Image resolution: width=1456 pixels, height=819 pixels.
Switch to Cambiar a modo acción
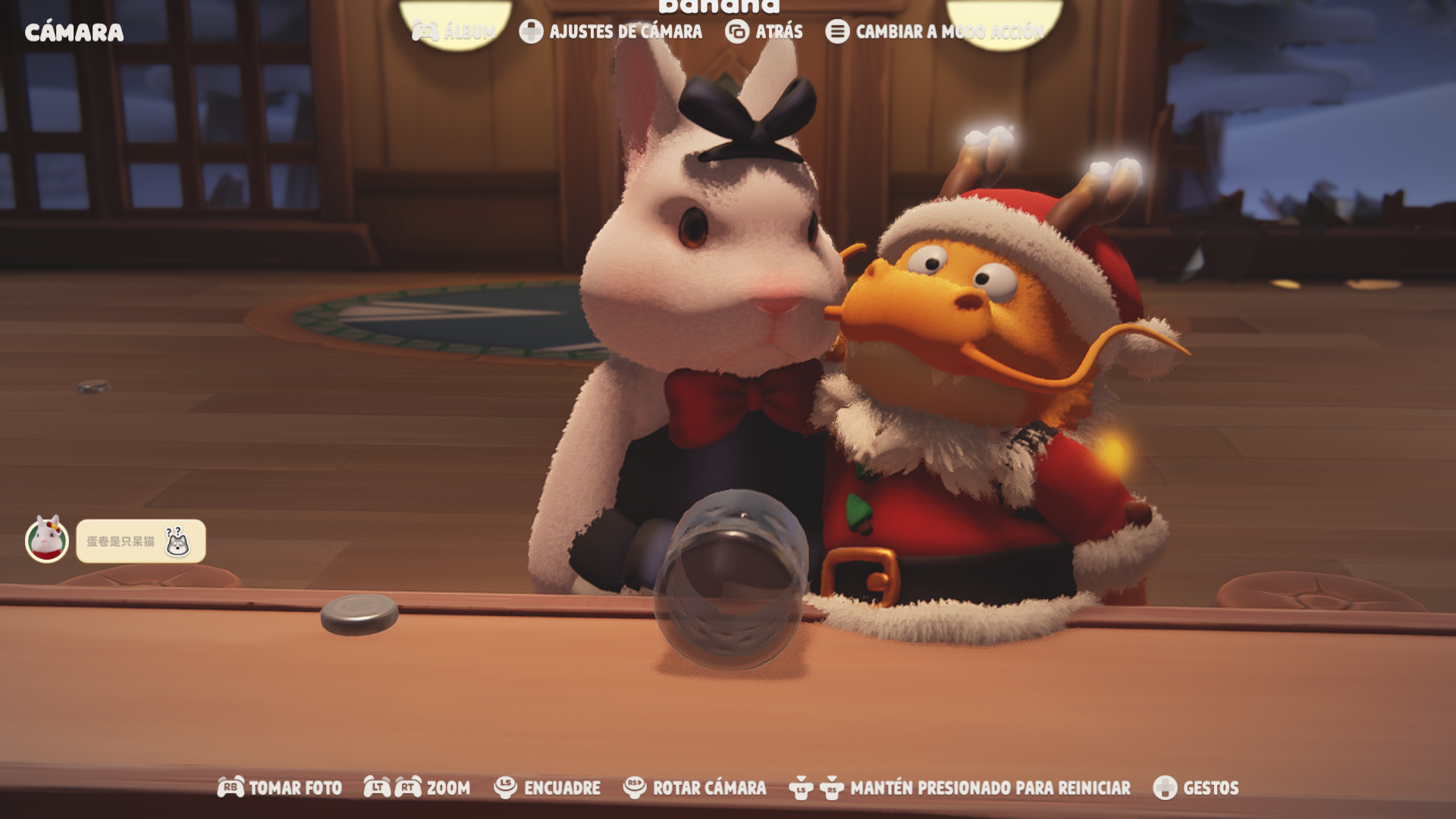[935, 32]
